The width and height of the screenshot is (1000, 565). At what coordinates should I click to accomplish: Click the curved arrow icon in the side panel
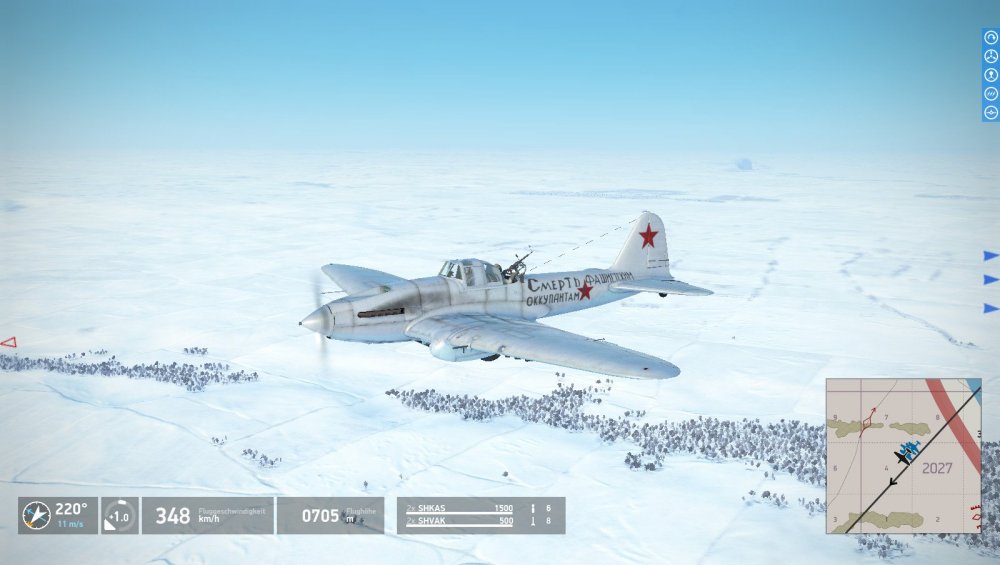click(991, 37)
